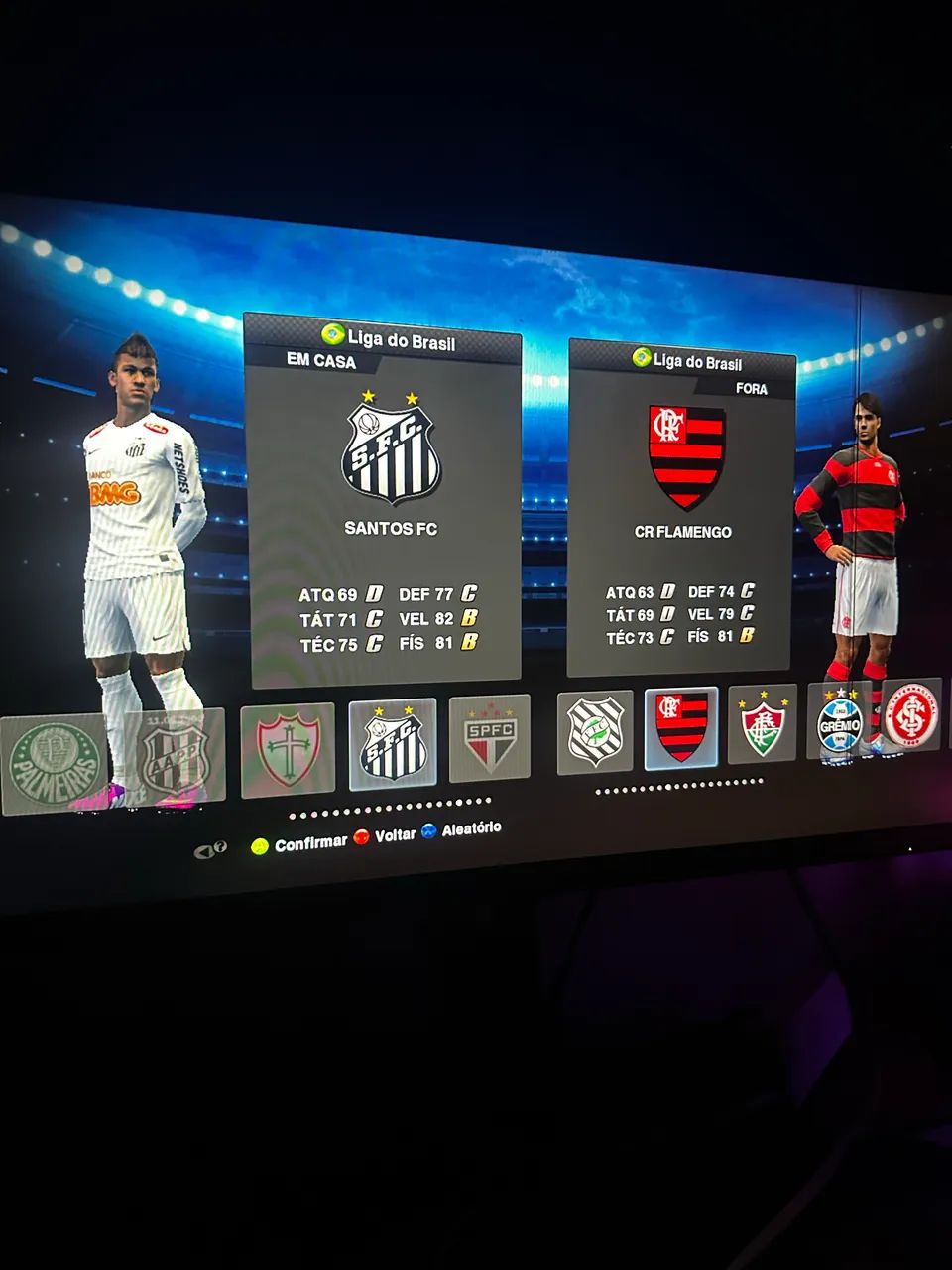Choose the Fluminense crest tile
Image resolution: width=952 pixels, height=1270 pixels.
coord(762,724)
